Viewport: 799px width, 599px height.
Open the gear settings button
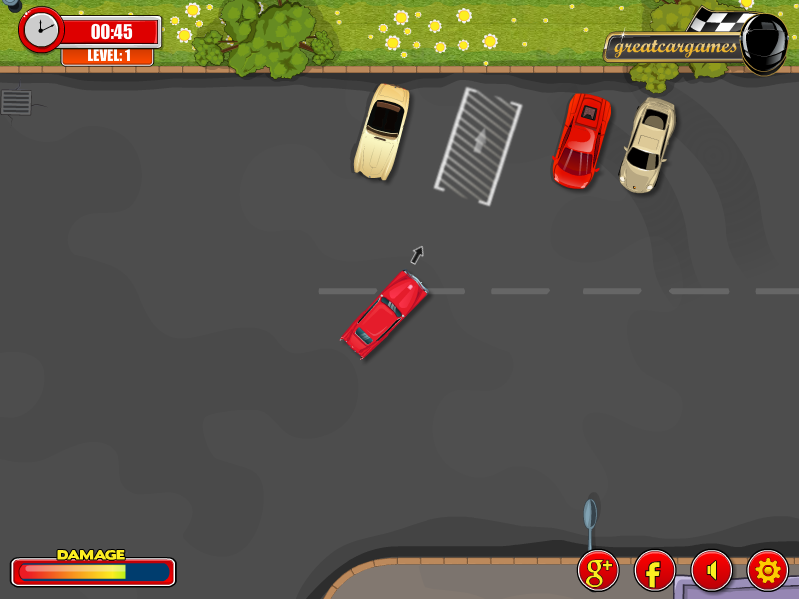click(x=767, y=571)
